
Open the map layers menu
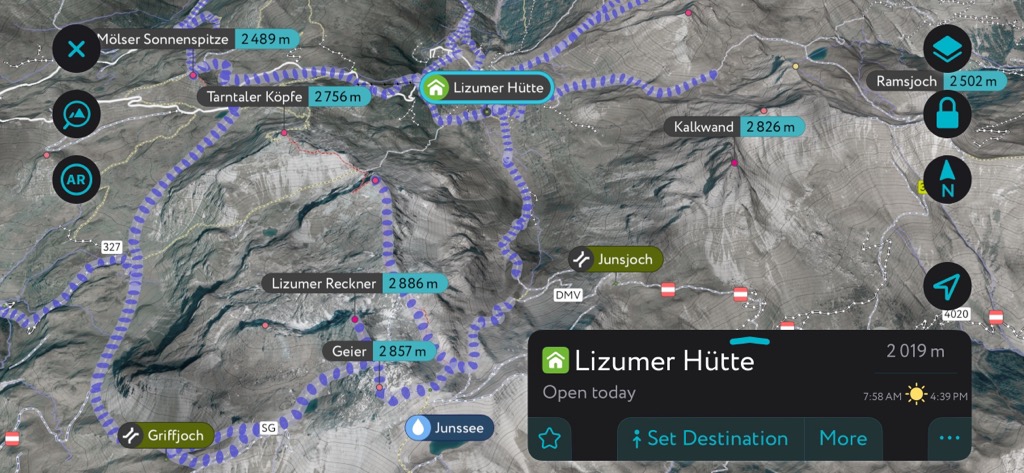pyautogui.click(x=947, y=48)
